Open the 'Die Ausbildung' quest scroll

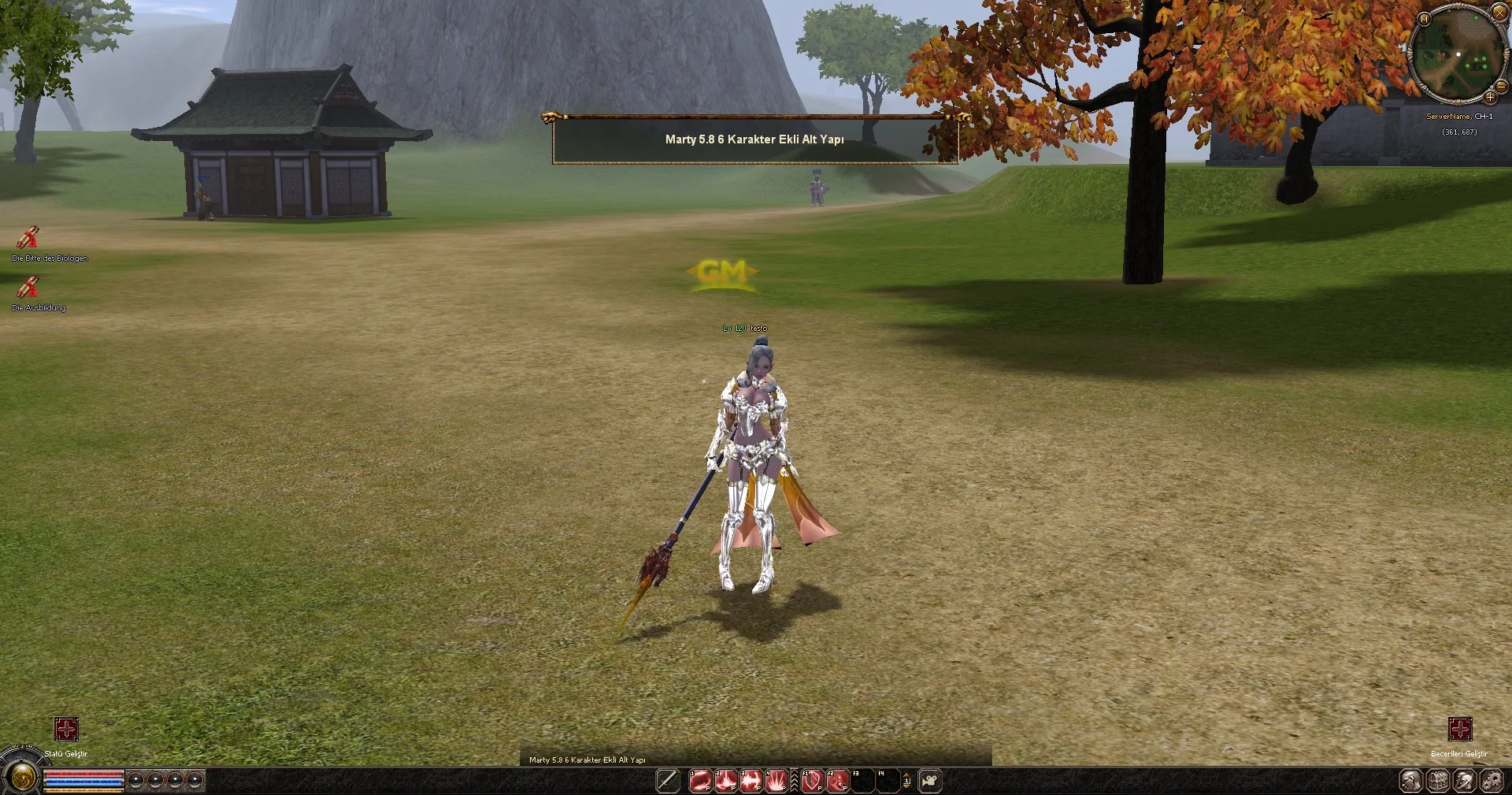point(28,287)
